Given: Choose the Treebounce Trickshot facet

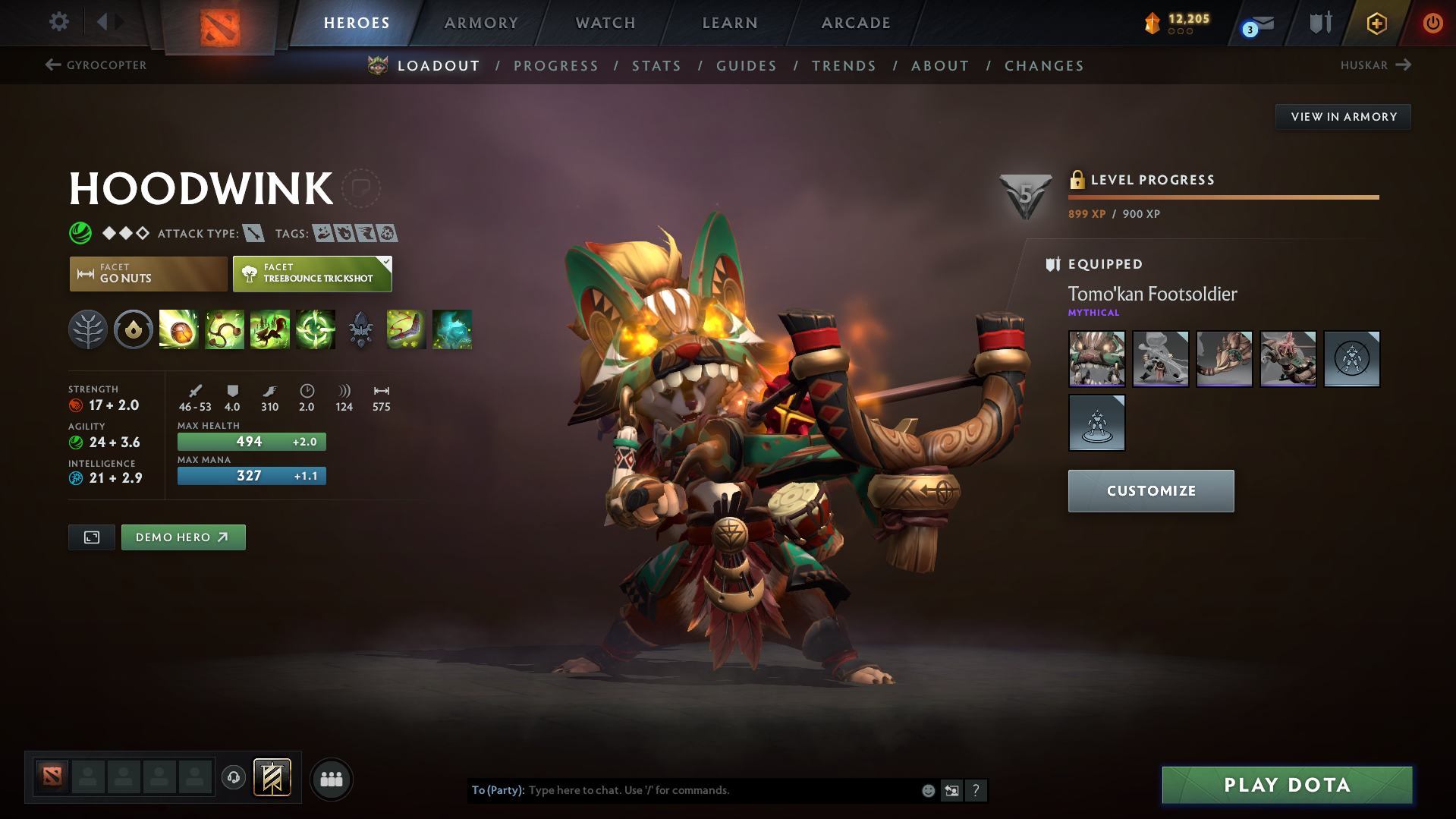Looking at the screenshot, I should coord(312,274).
